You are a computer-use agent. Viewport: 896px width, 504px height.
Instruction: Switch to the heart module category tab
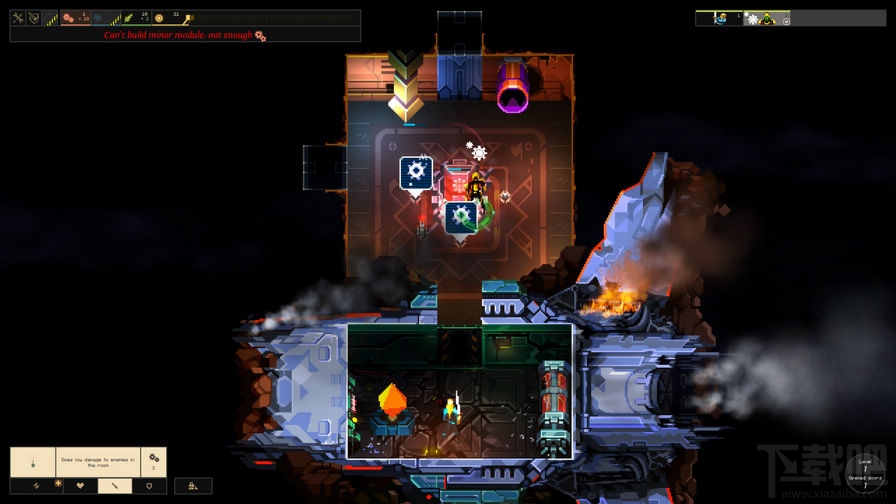click(80, 486)
